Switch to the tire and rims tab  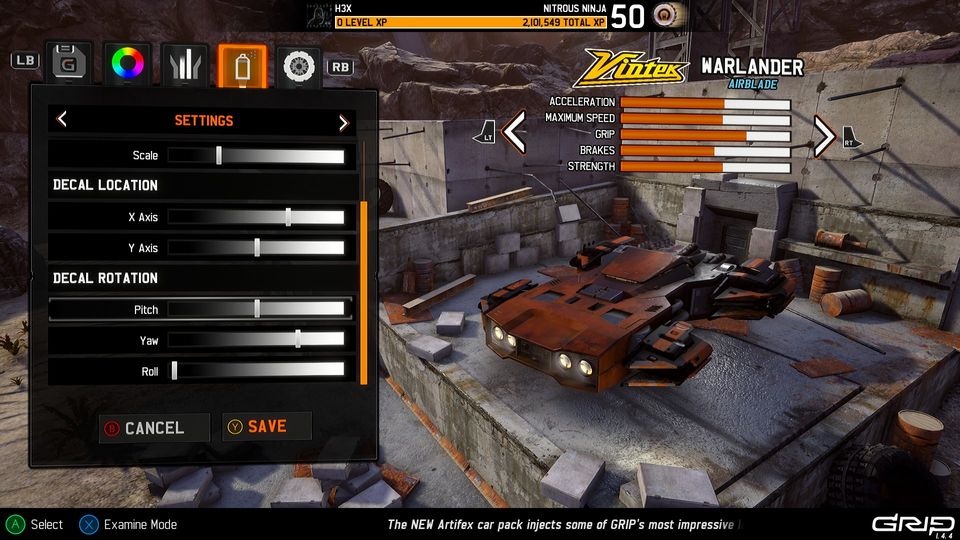click(299, 64)
